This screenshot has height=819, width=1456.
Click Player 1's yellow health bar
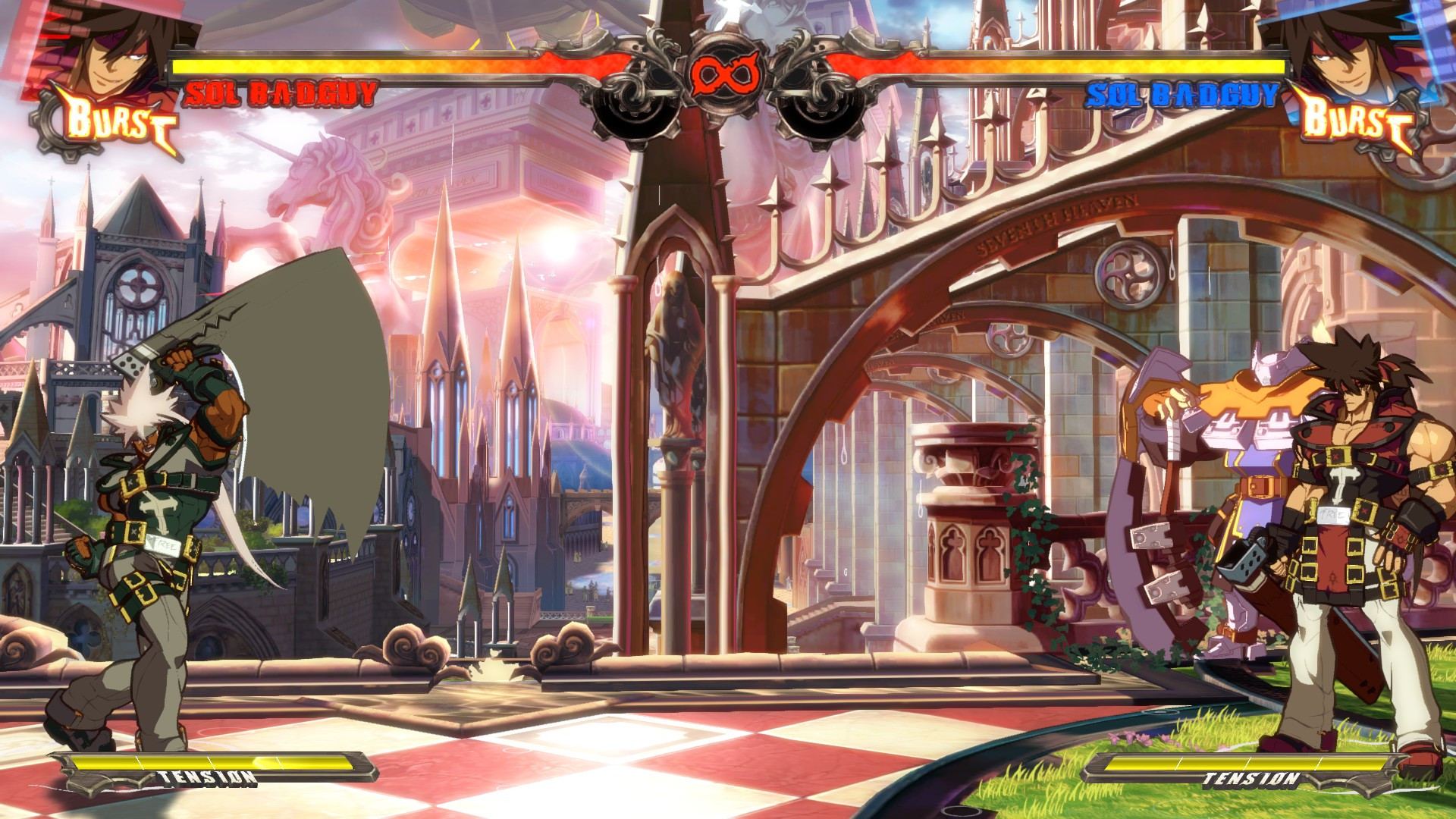click(x=379, y=65)
